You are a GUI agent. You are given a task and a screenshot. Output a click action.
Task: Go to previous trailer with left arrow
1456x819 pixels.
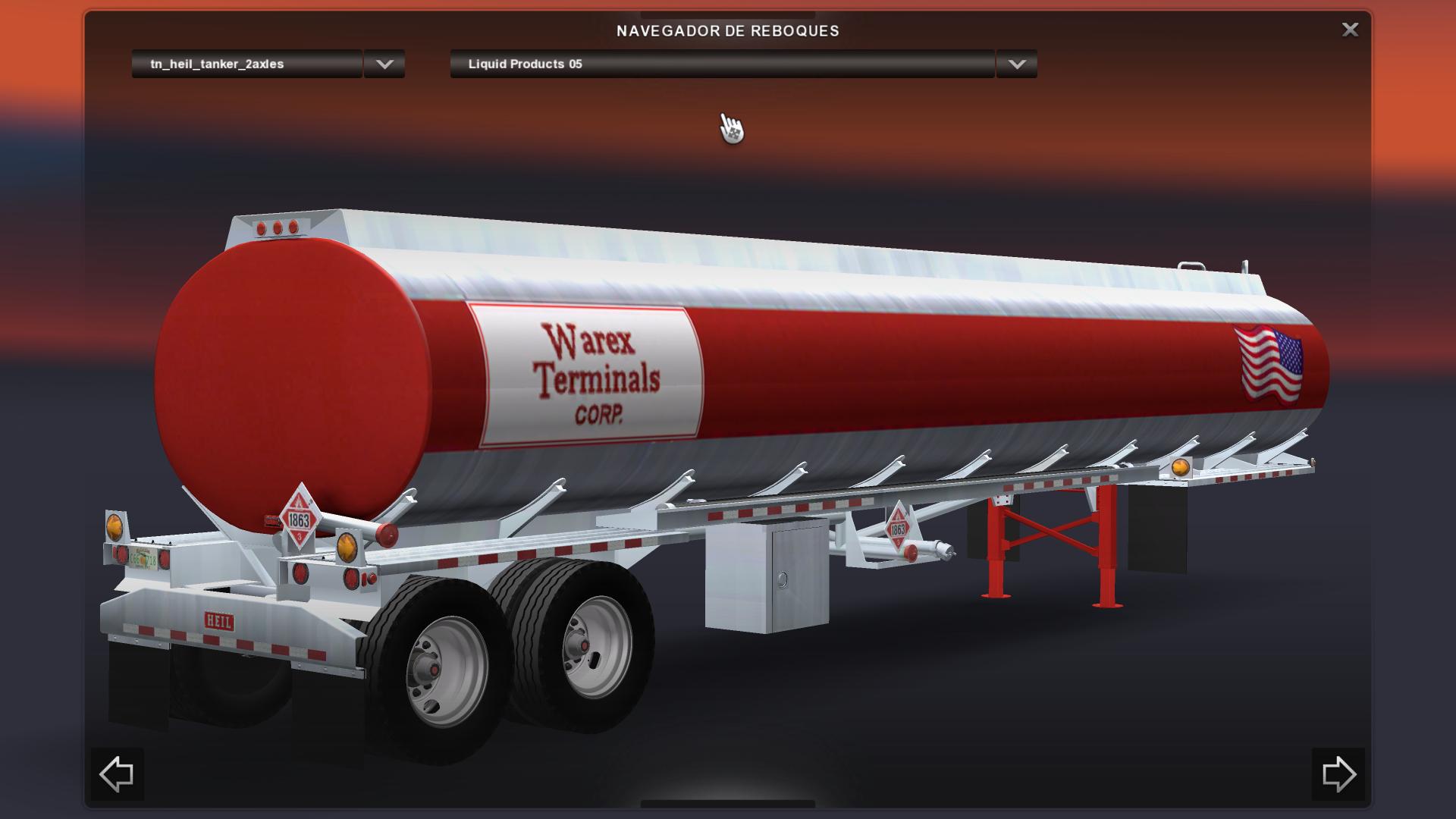click(x=117, y=774)
